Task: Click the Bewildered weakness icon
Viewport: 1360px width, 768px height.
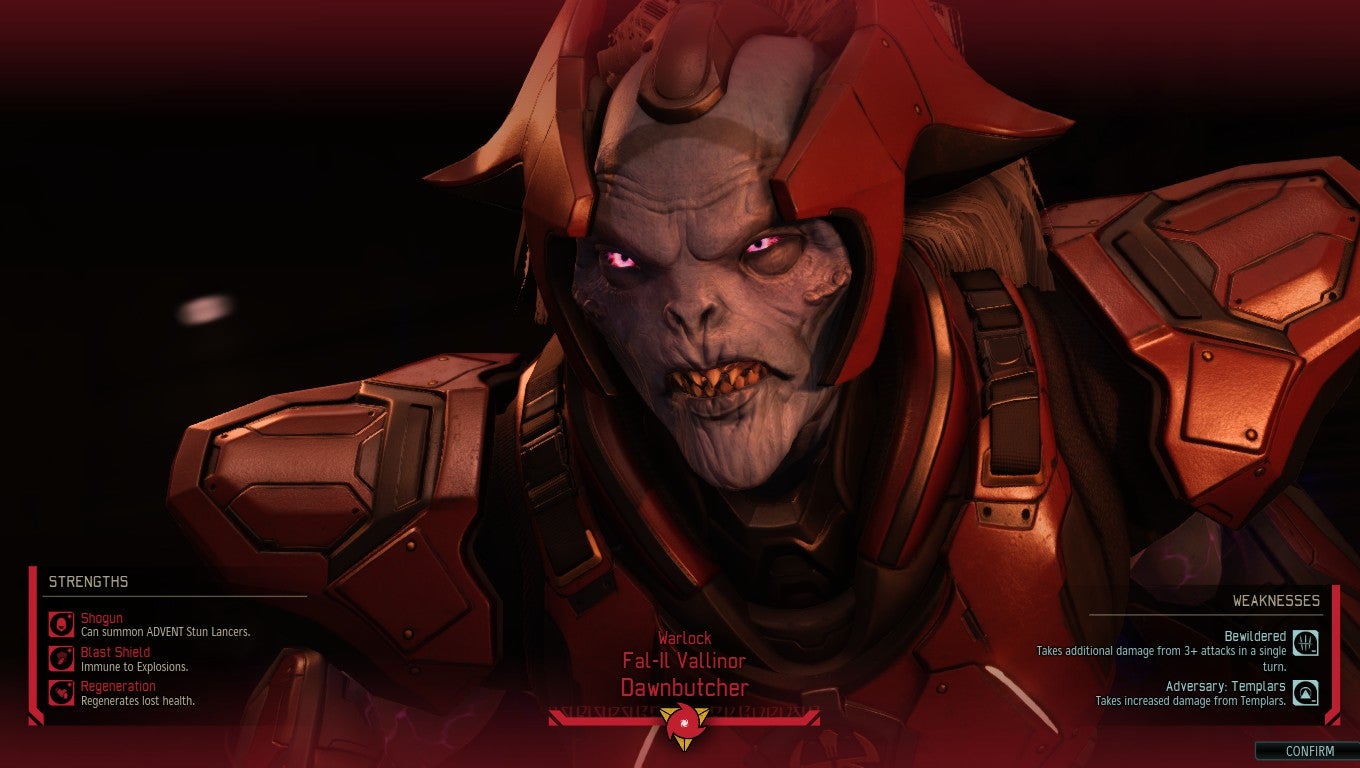Action: point(1308,641)
